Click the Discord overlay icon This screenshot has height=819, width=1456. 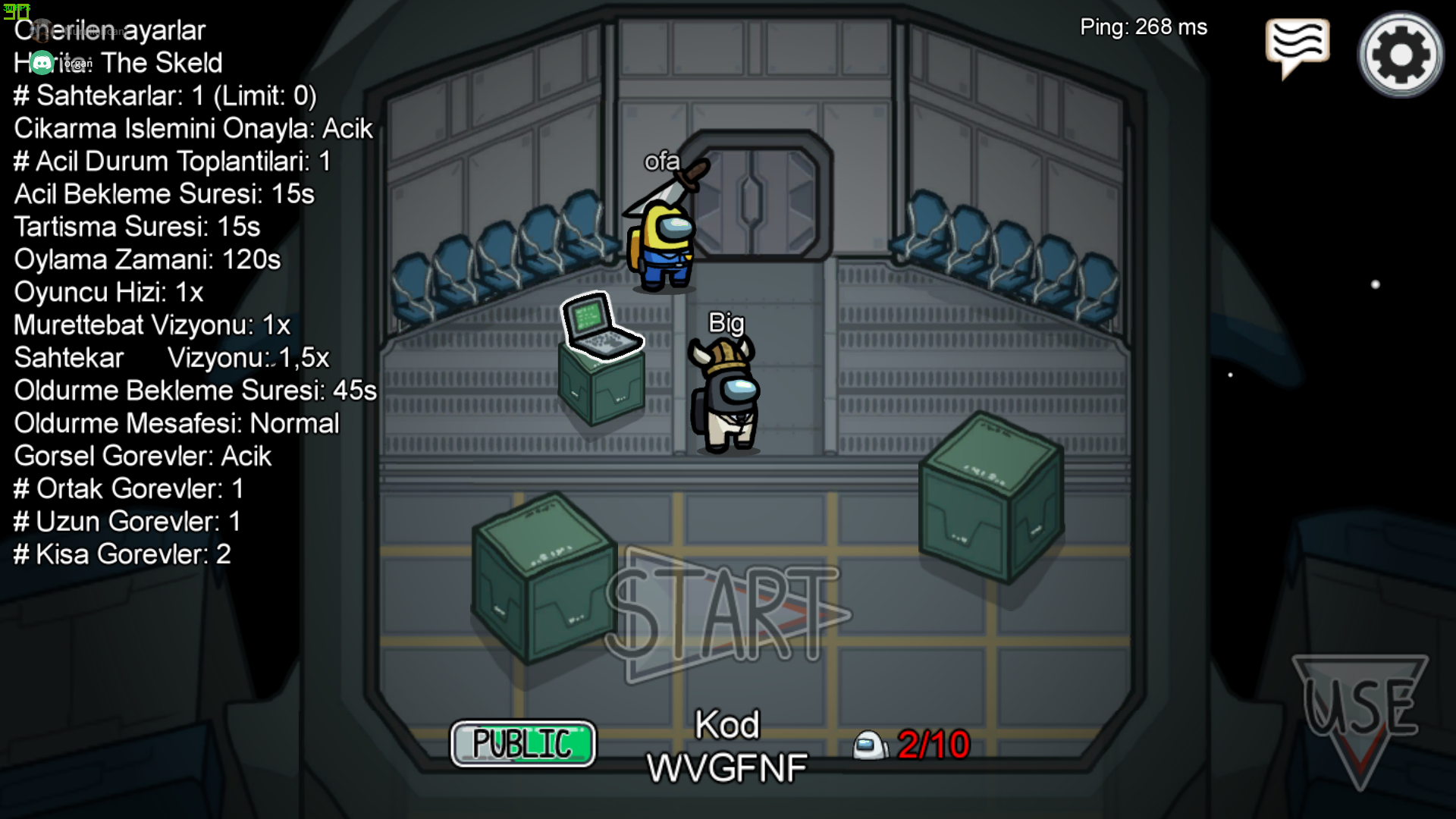pyautogui.click(x=42, y=63)
